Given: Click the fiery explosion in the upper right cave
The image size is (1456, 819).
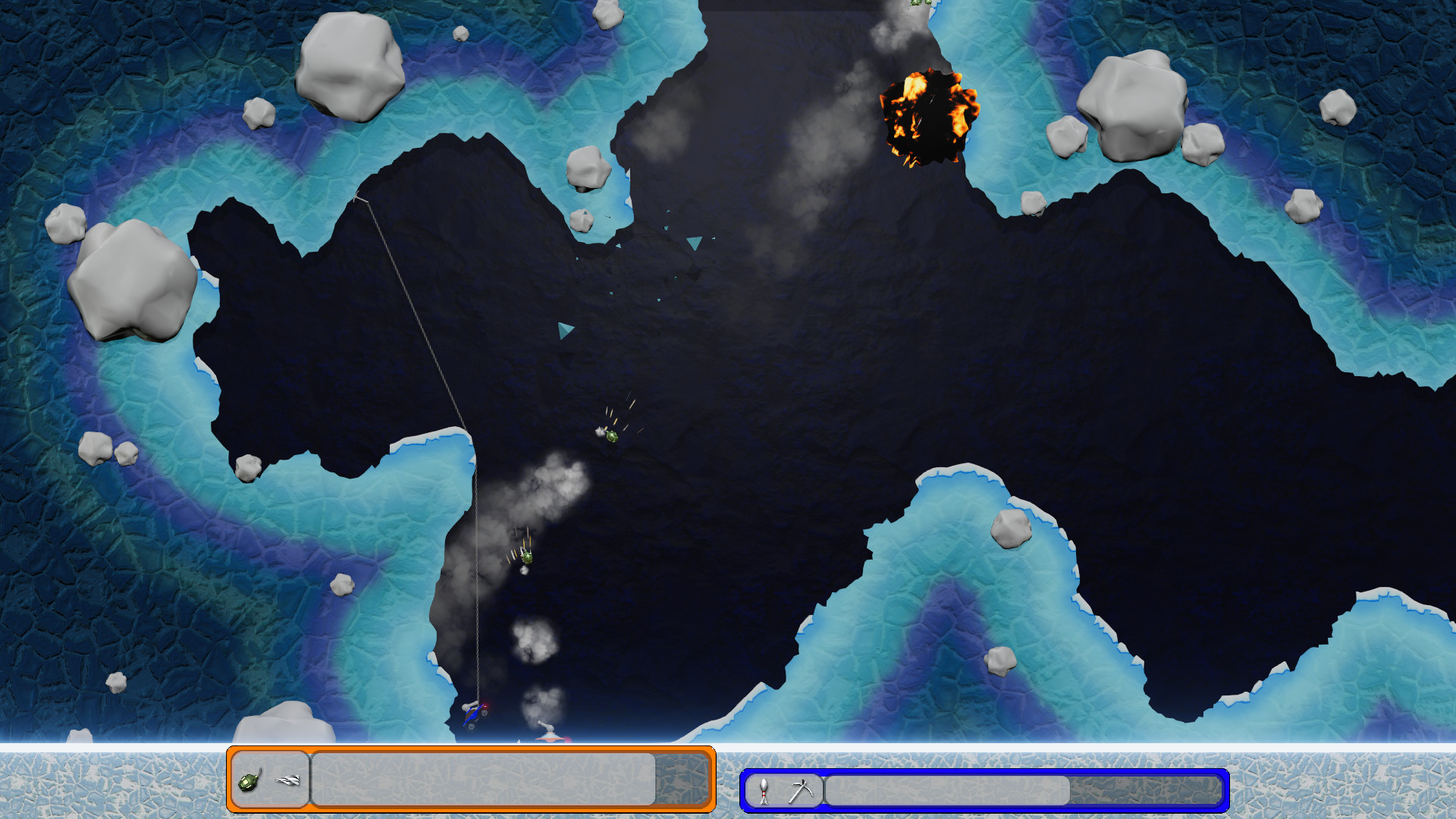Looking at the screenshot, I should coord(929,118).
